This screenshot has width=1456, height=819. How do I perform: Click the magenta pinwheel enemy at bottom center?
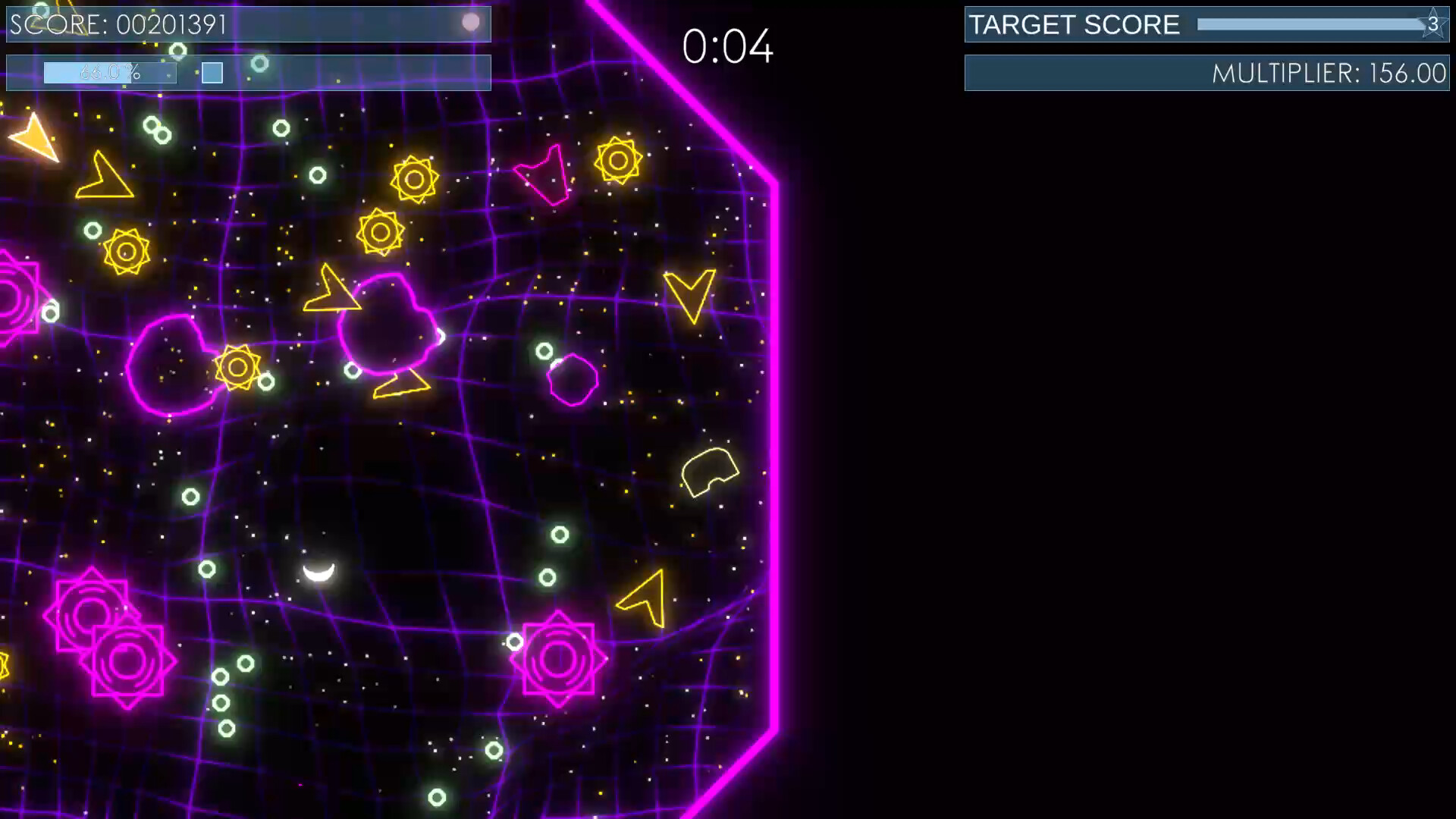pyautogui.click(x=559, y=658)
